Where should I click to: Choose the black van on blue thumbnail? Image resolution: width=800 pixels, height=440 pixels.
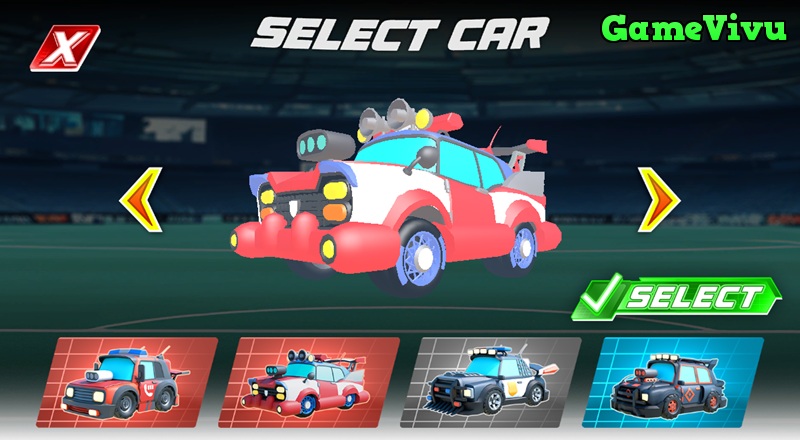click(x=678, y=382)
